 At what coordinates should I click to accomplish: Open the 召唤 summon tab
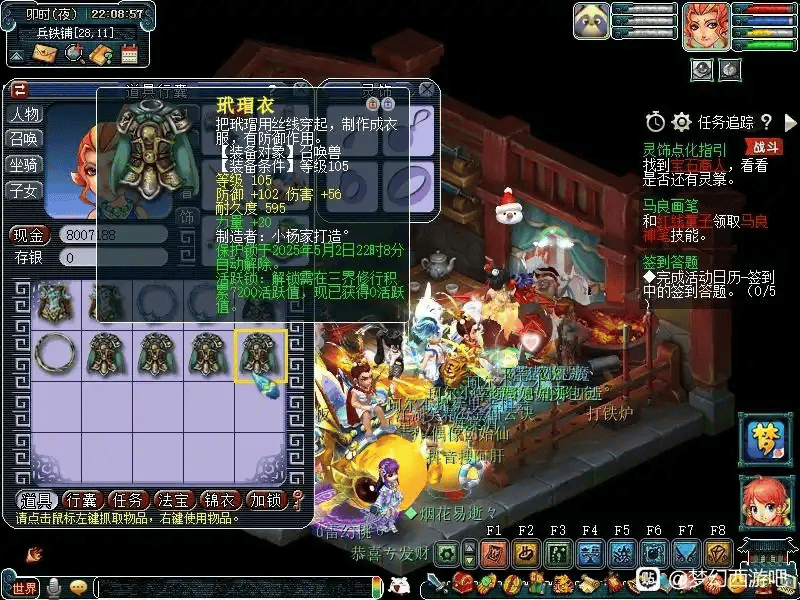[25, 139]
